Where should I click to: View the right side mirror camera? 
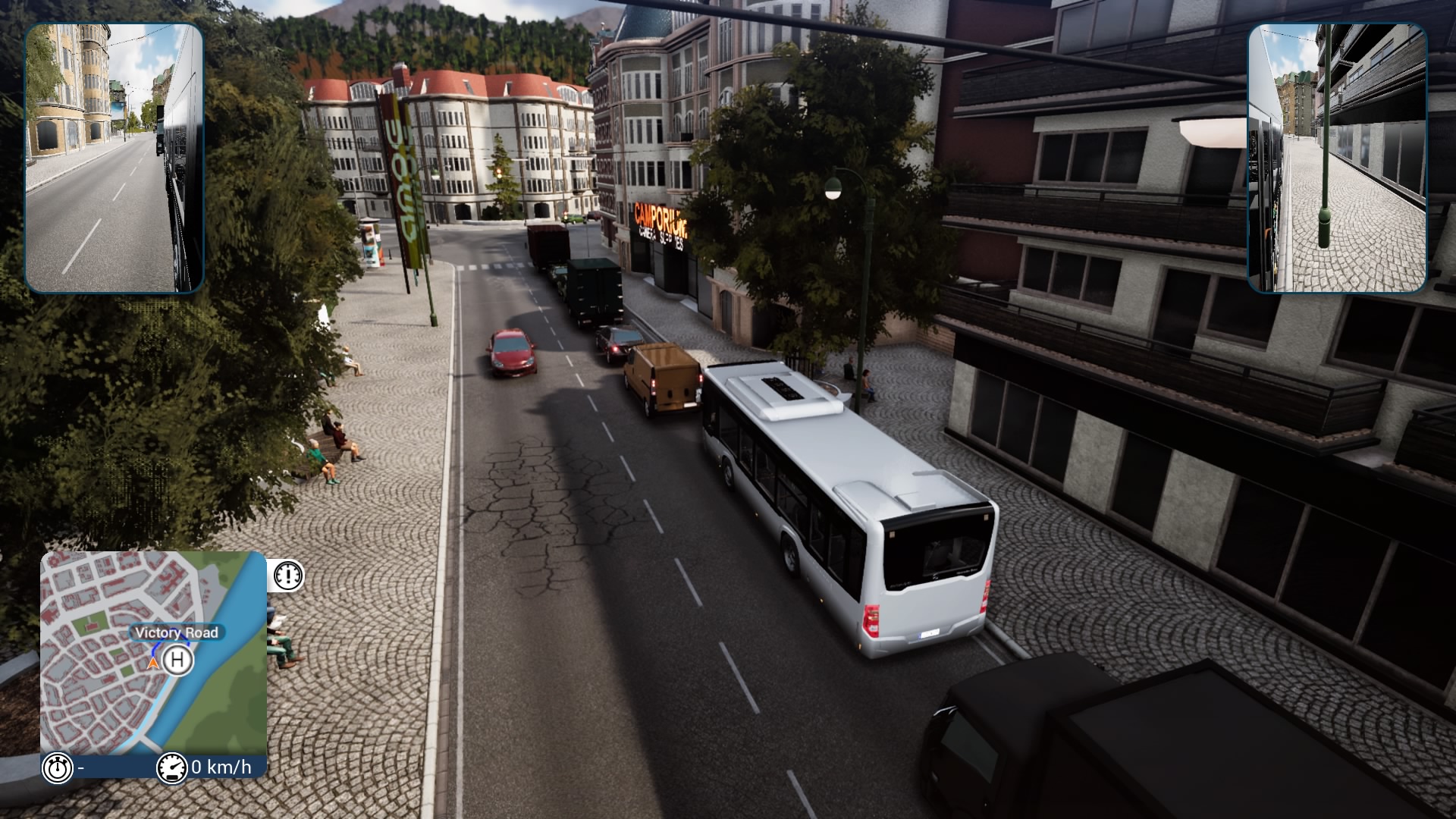1337,158
